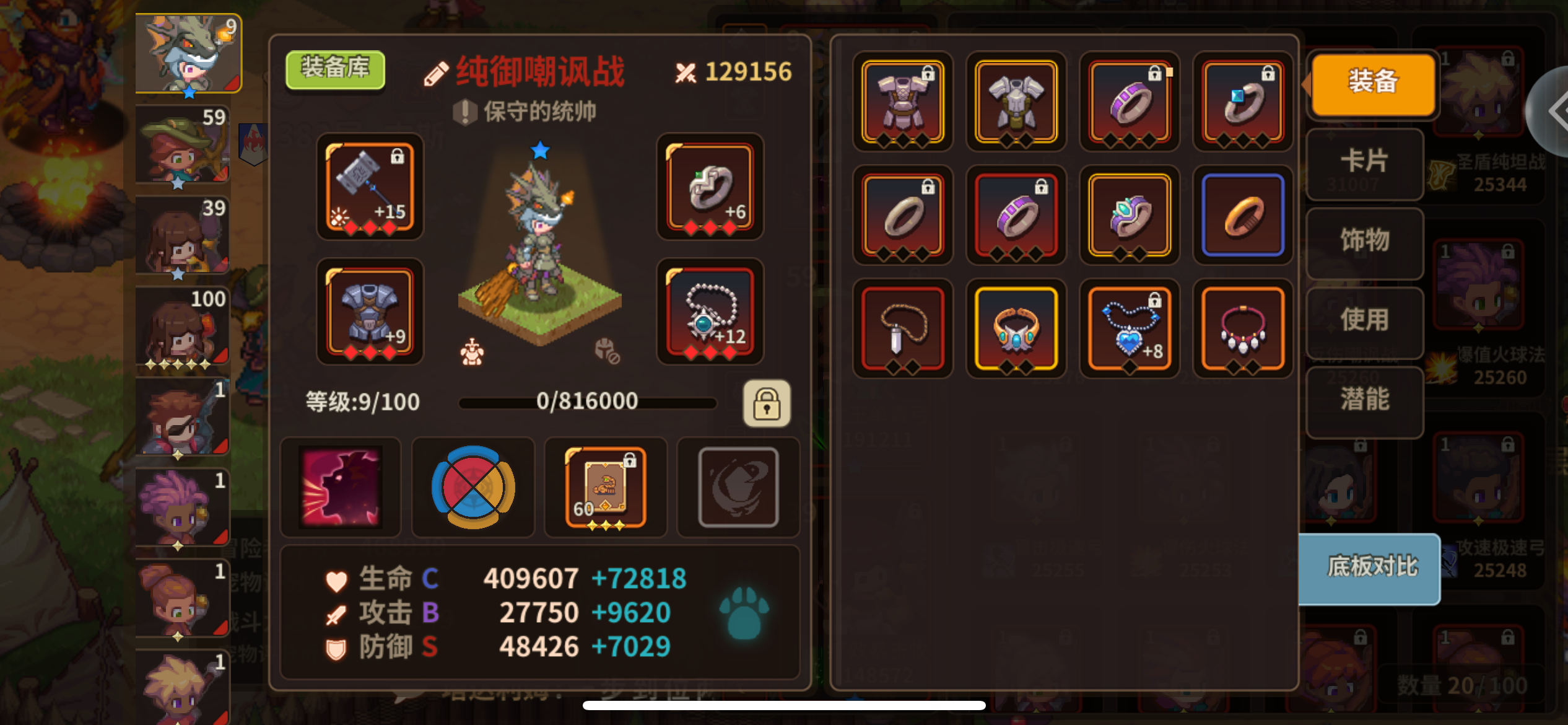The height and width of the screenshot is (725, 1568).
Task: Select the level 60 fish card icon
Action: point(606,487)
